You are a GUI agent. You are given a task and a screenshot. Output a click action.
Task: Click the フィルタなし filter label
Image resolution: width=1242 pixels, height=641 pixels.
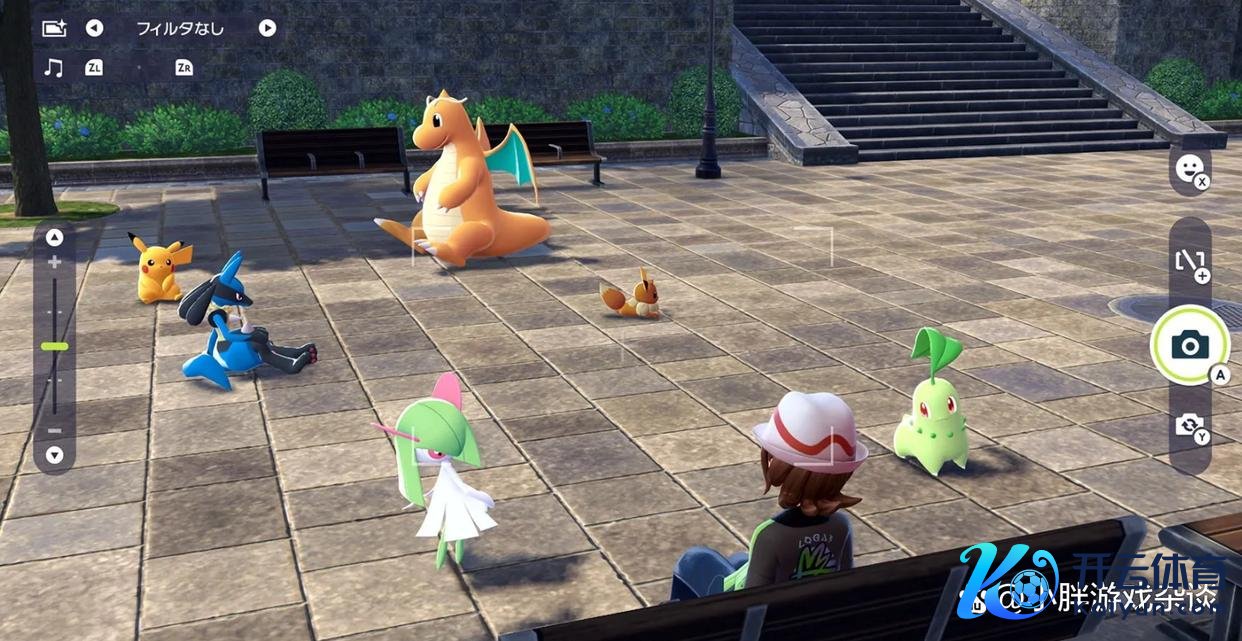pos(180,28)
